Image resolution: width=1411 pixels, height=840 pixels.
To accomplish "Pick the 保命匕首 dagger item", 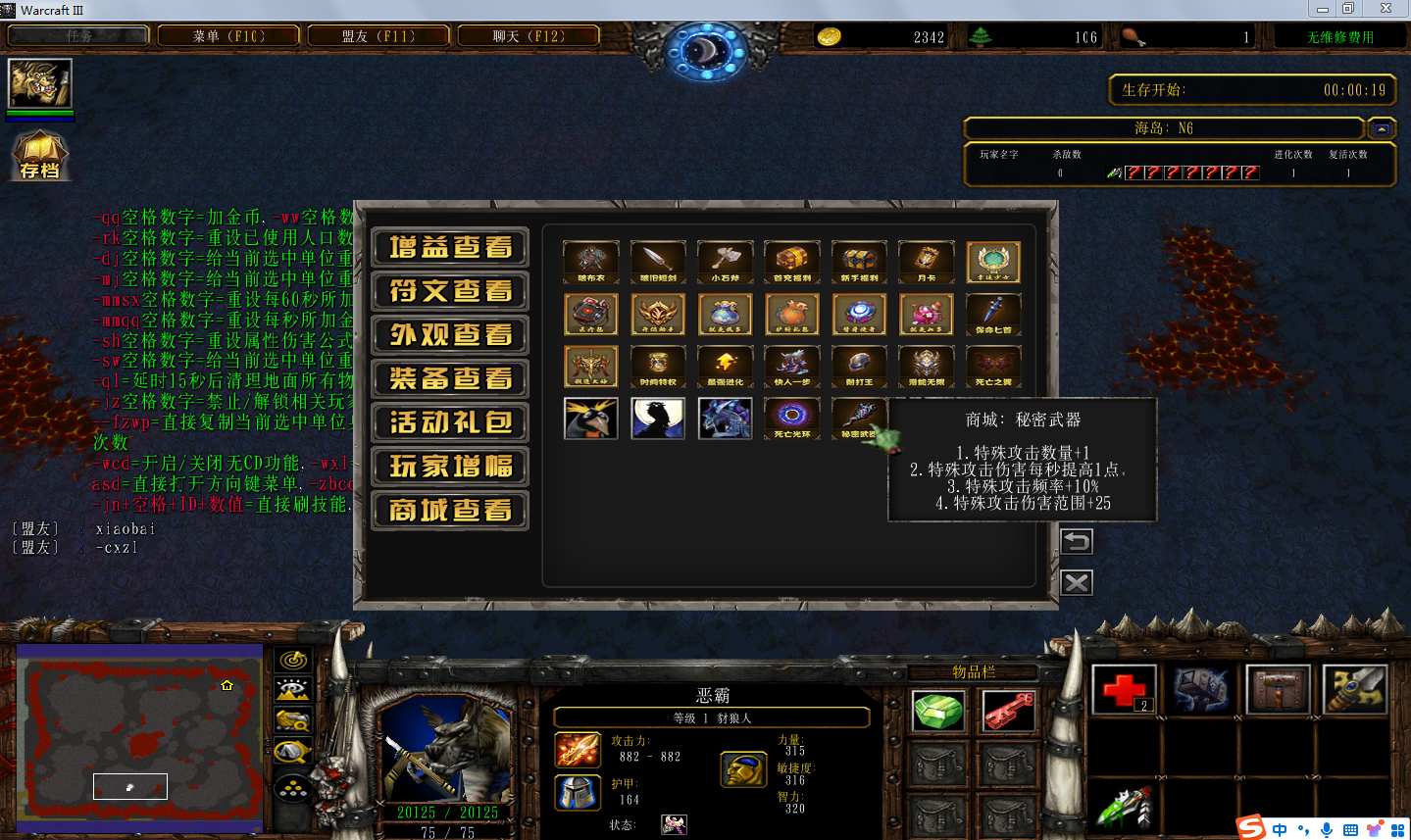I will click(993, 314).
